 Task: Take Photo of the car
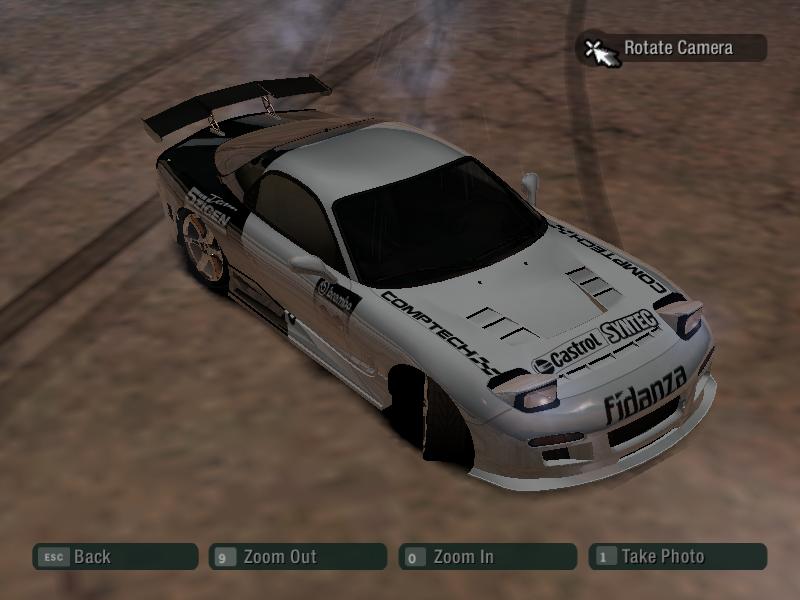678,557
